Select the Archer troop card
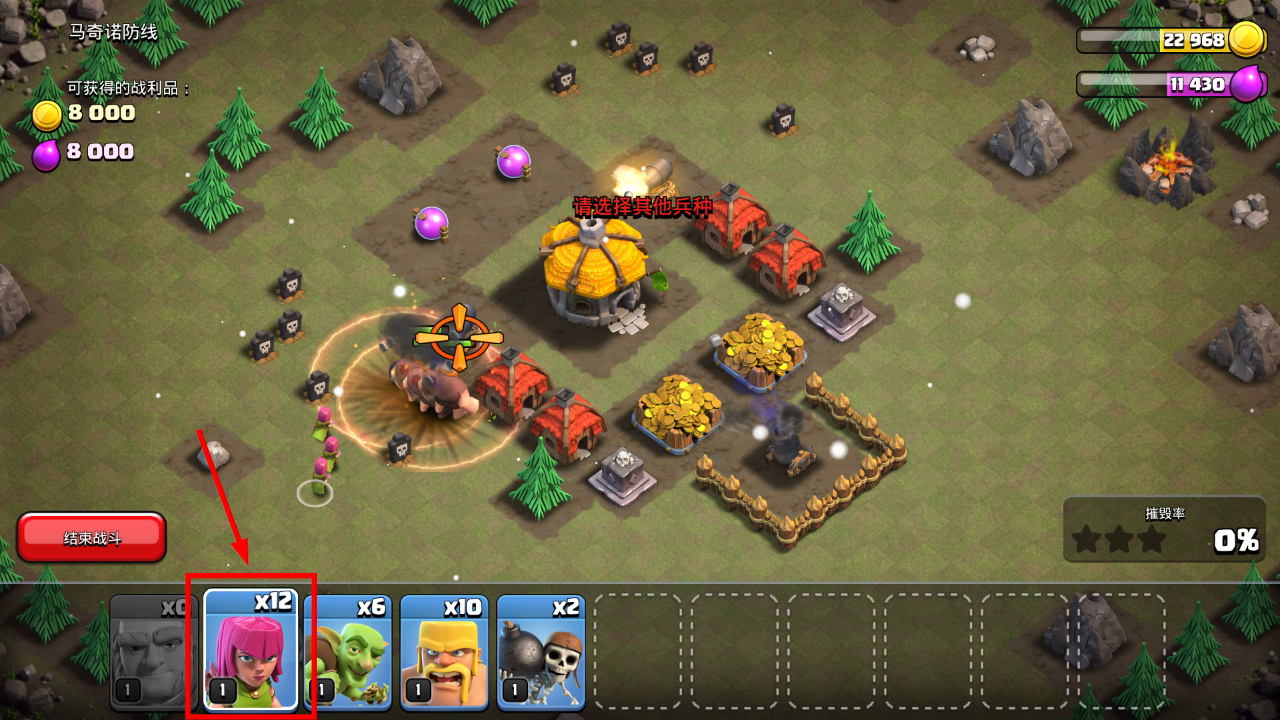This screenshot has height=720, width=1280. (251, 650)
